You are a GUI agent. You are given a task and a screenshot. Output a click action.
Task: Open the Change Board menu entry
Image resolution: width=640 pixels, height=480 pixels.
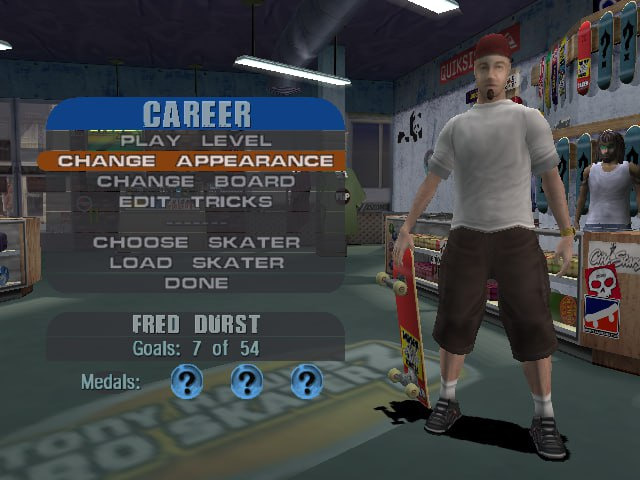(x=196, y=182)
